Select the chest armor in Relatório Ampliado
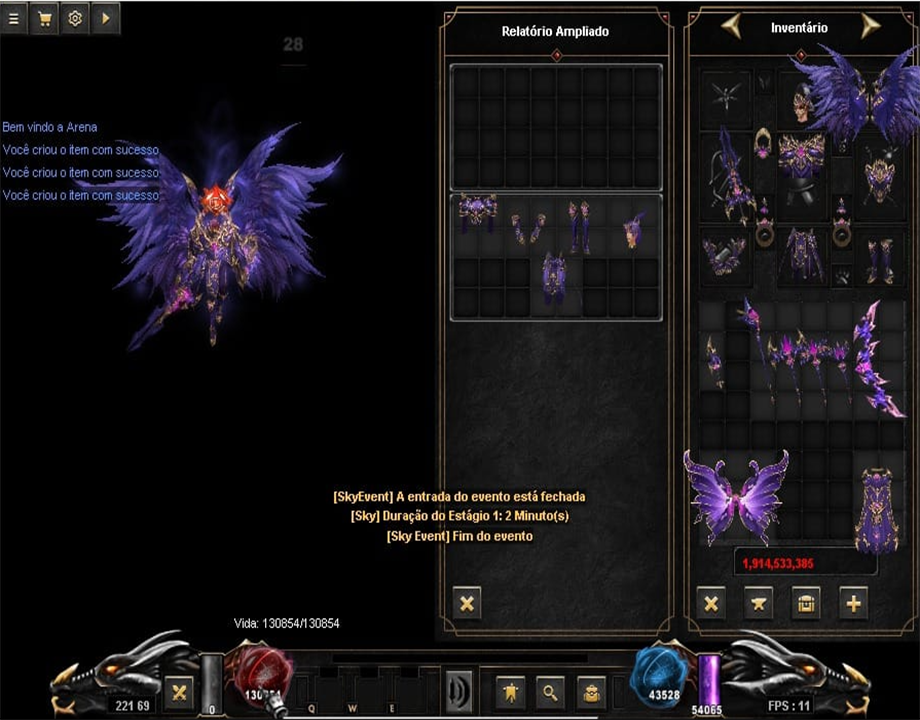This screenshot has width=920, height=720. tap(478, 213)
